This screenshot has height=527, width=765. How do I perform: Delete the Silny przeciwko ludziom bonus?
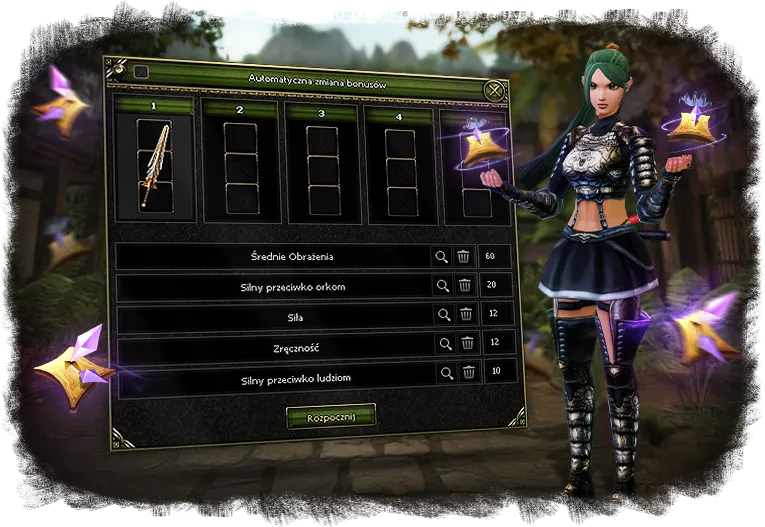pos(468,373)
